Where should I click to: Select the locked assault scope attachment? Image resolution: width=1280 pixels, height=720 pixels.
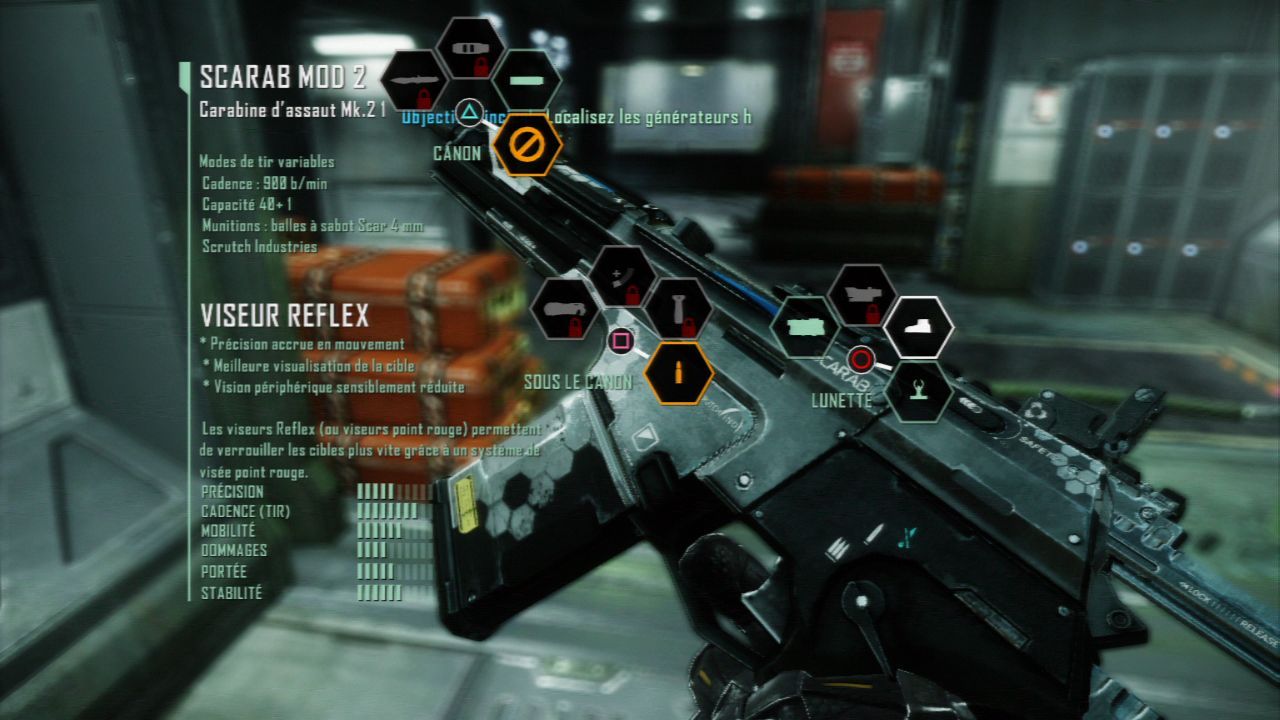[862, 295]
